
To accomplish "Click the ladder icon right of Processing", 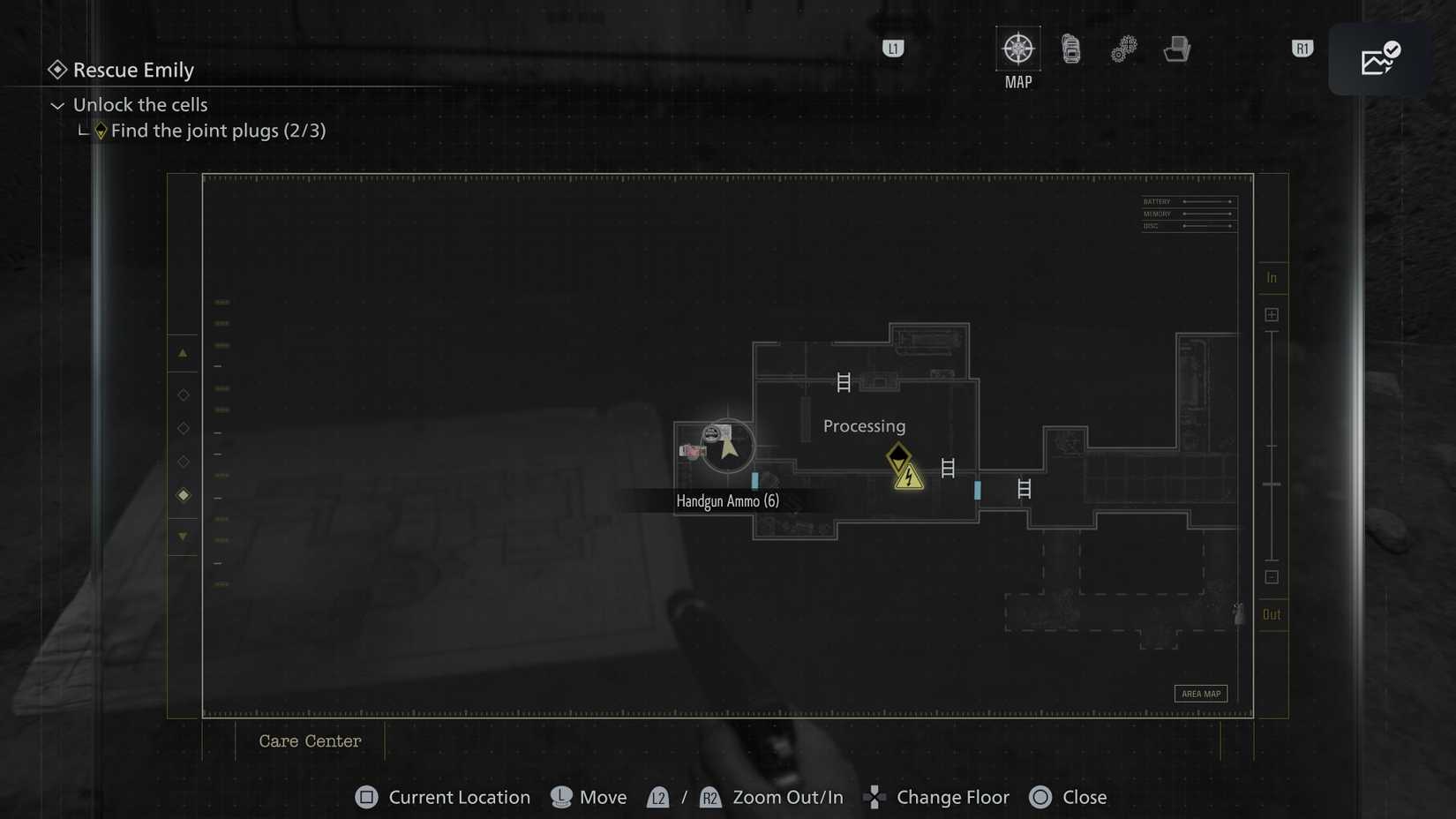I will 949,469.
